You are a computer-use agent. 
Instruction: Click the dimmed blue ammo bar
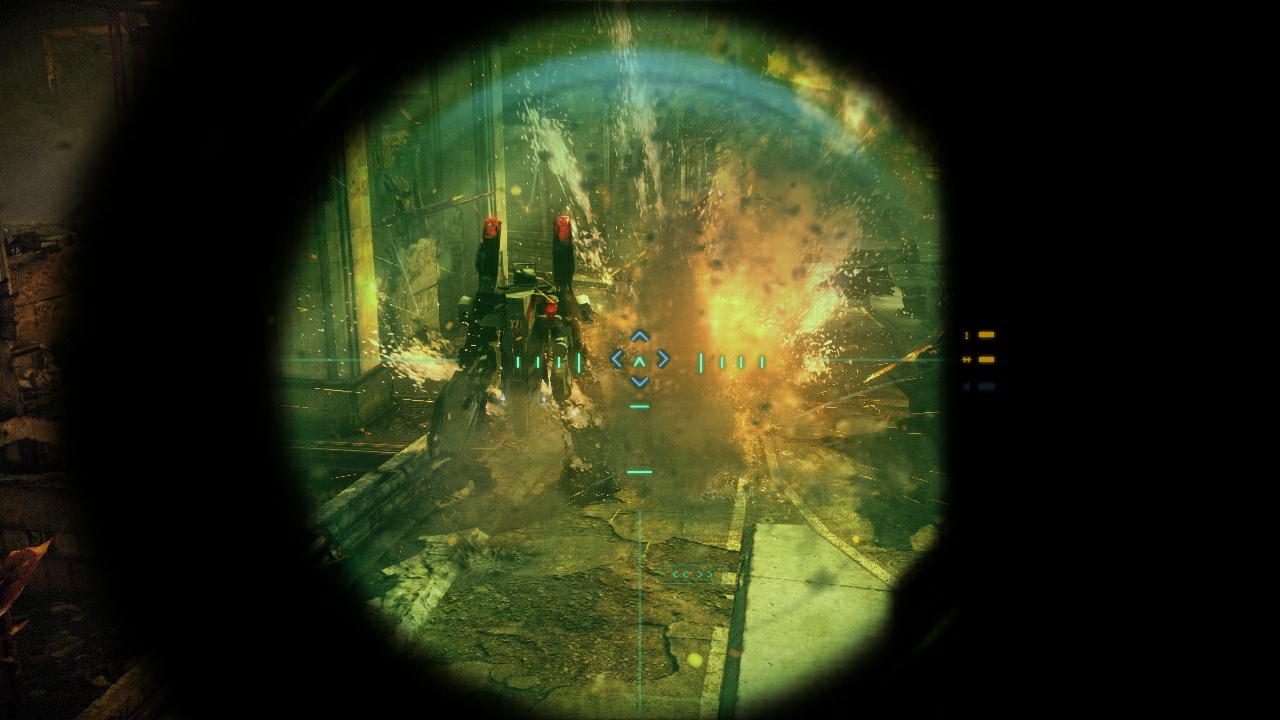click(985, 385)
